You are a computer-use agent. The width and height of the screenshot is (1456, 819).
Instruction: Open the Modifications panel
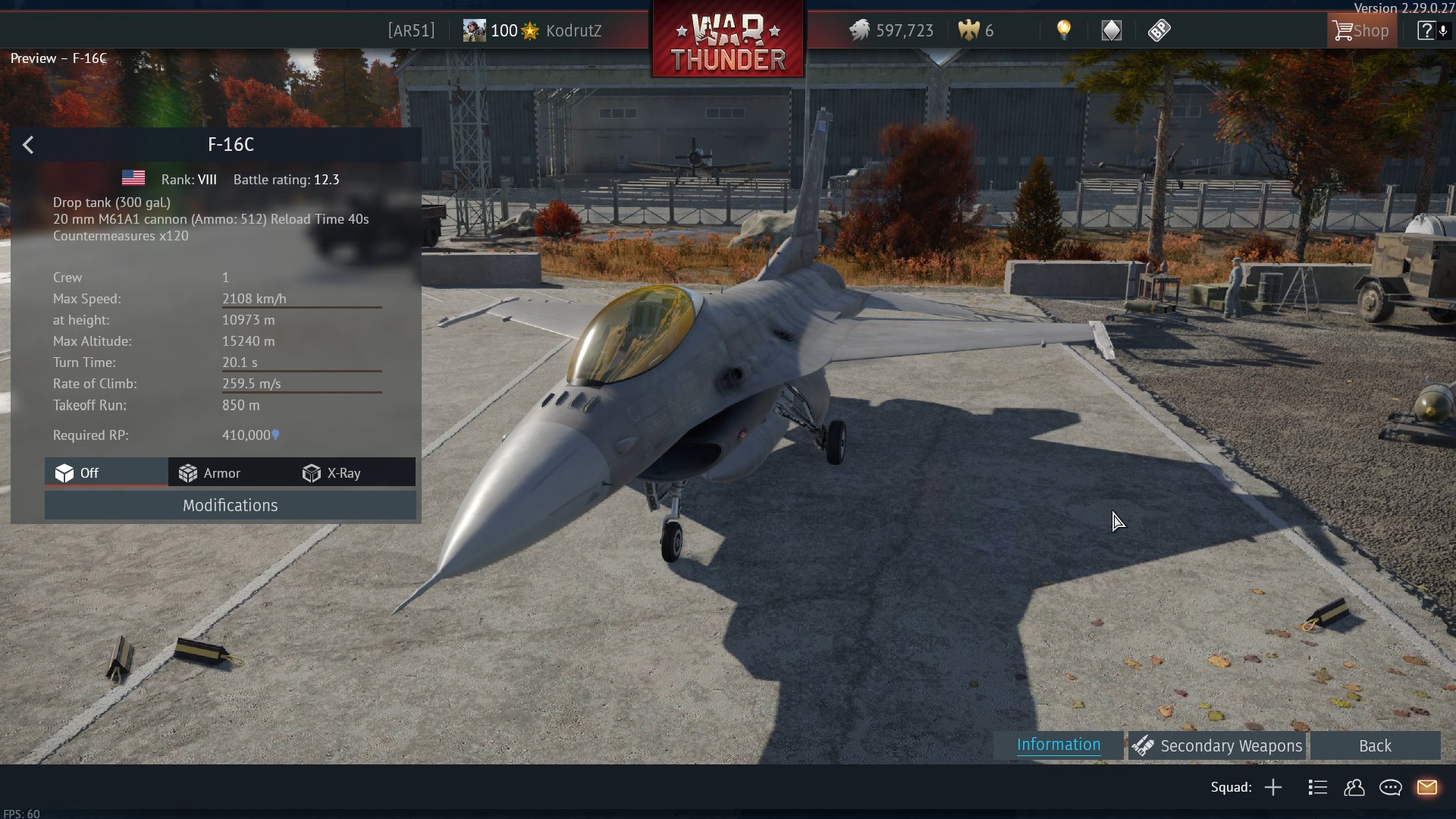point(230,506)
